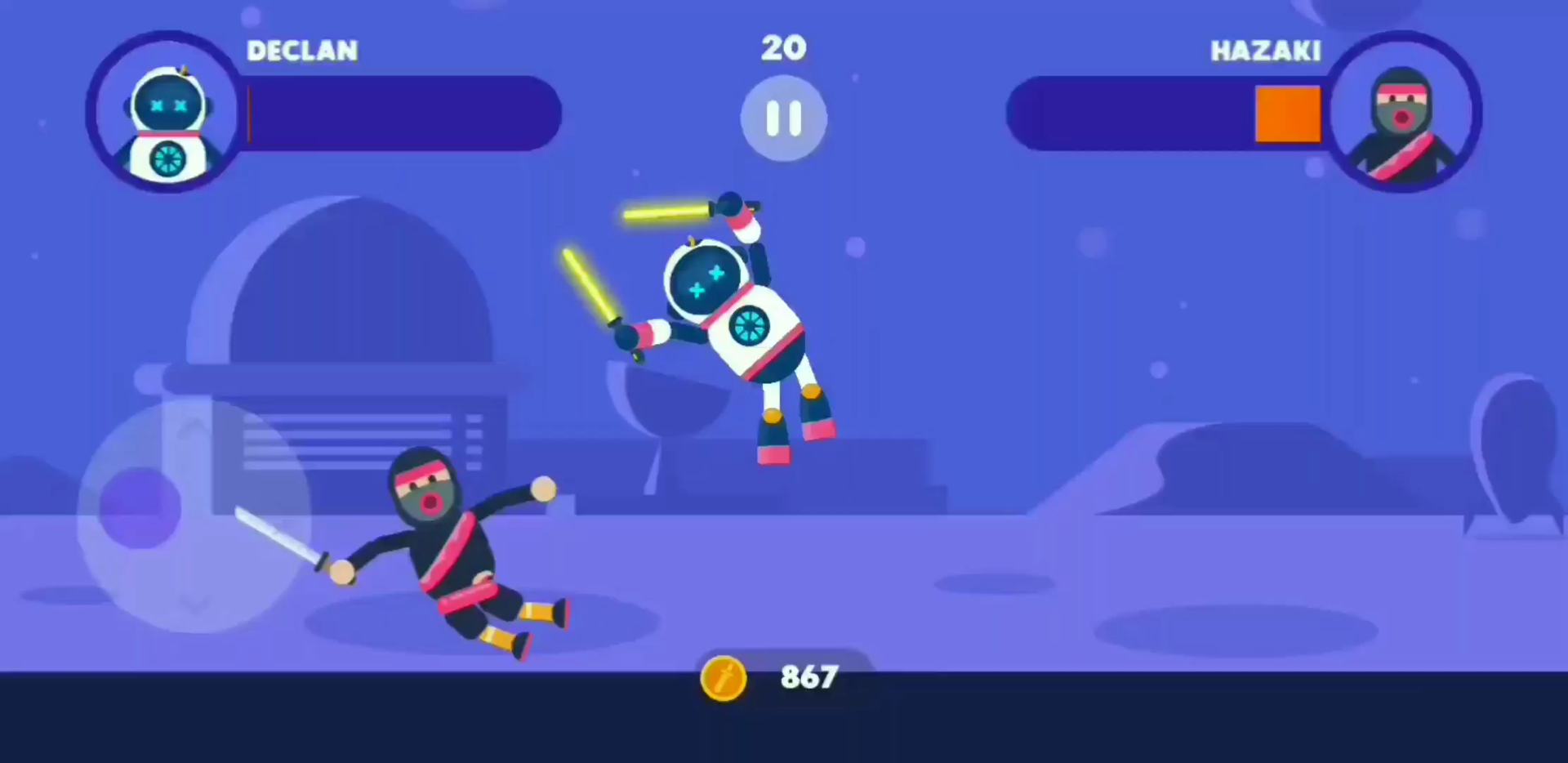Select Declan's robot avatar icon
Viewport: 1568px width, 763px height.
click(x=166, y=110)
